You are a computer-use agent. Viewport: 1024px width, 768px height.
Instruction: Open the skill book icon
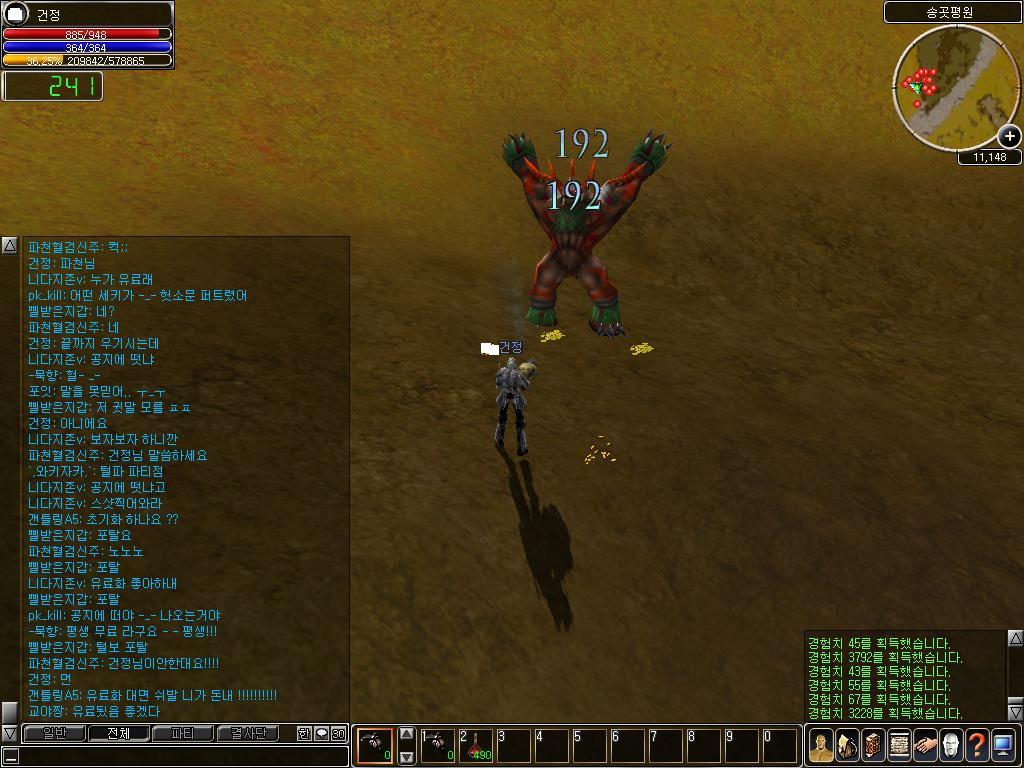point(873,746)
